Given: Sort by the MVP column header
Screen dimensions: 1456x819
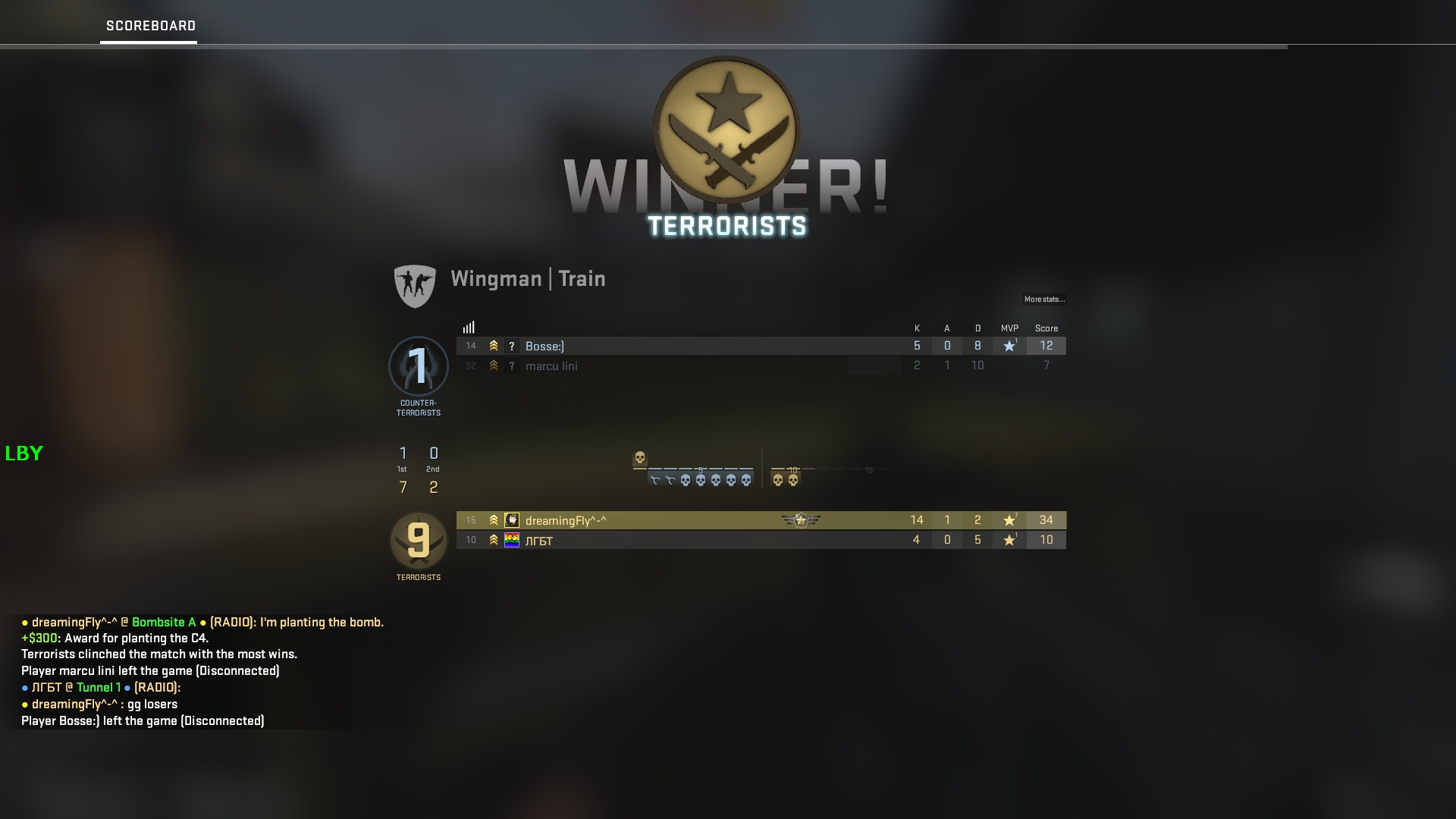Looking at the screenshot, I should 1009,328.
